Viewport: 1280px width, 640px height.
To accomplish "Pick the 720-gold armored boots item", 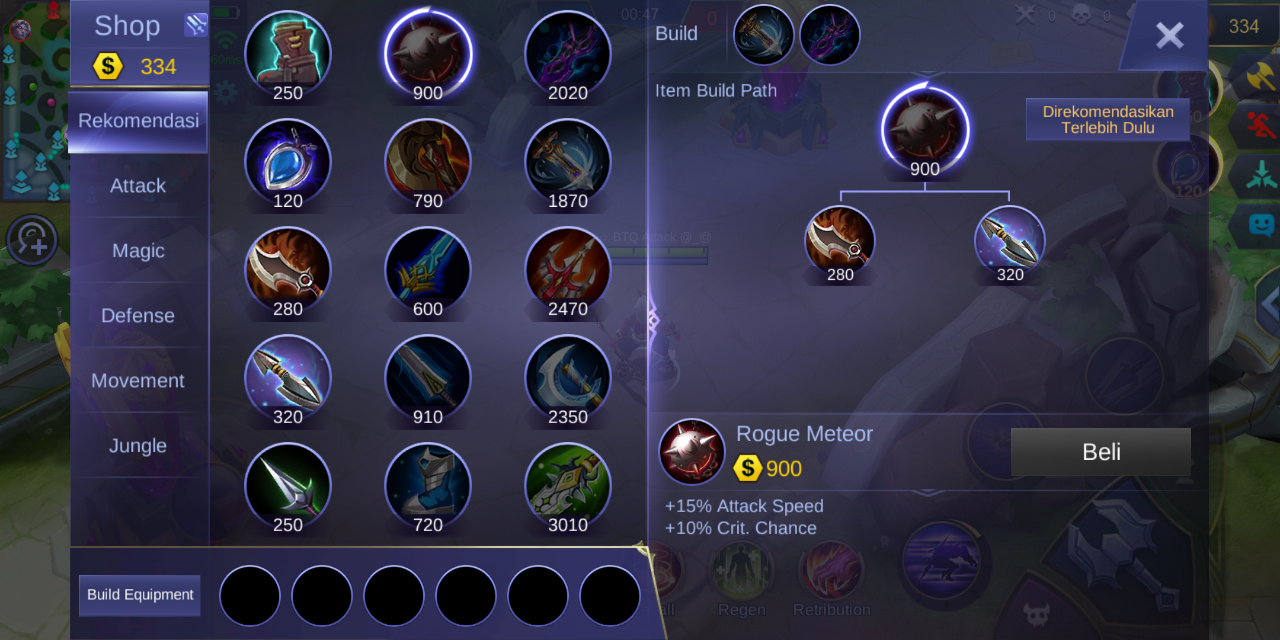I will coord(428,485).
